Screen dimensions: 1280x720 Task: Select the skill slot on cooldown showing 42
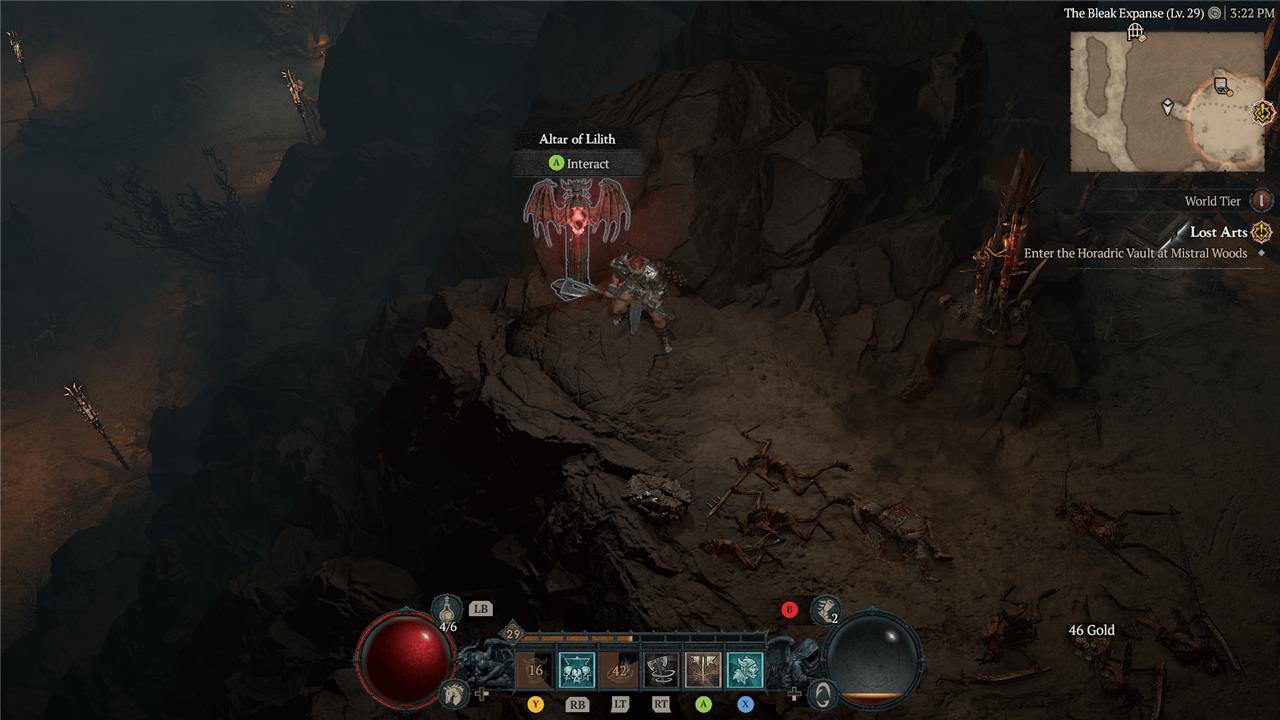click(618, 670)
